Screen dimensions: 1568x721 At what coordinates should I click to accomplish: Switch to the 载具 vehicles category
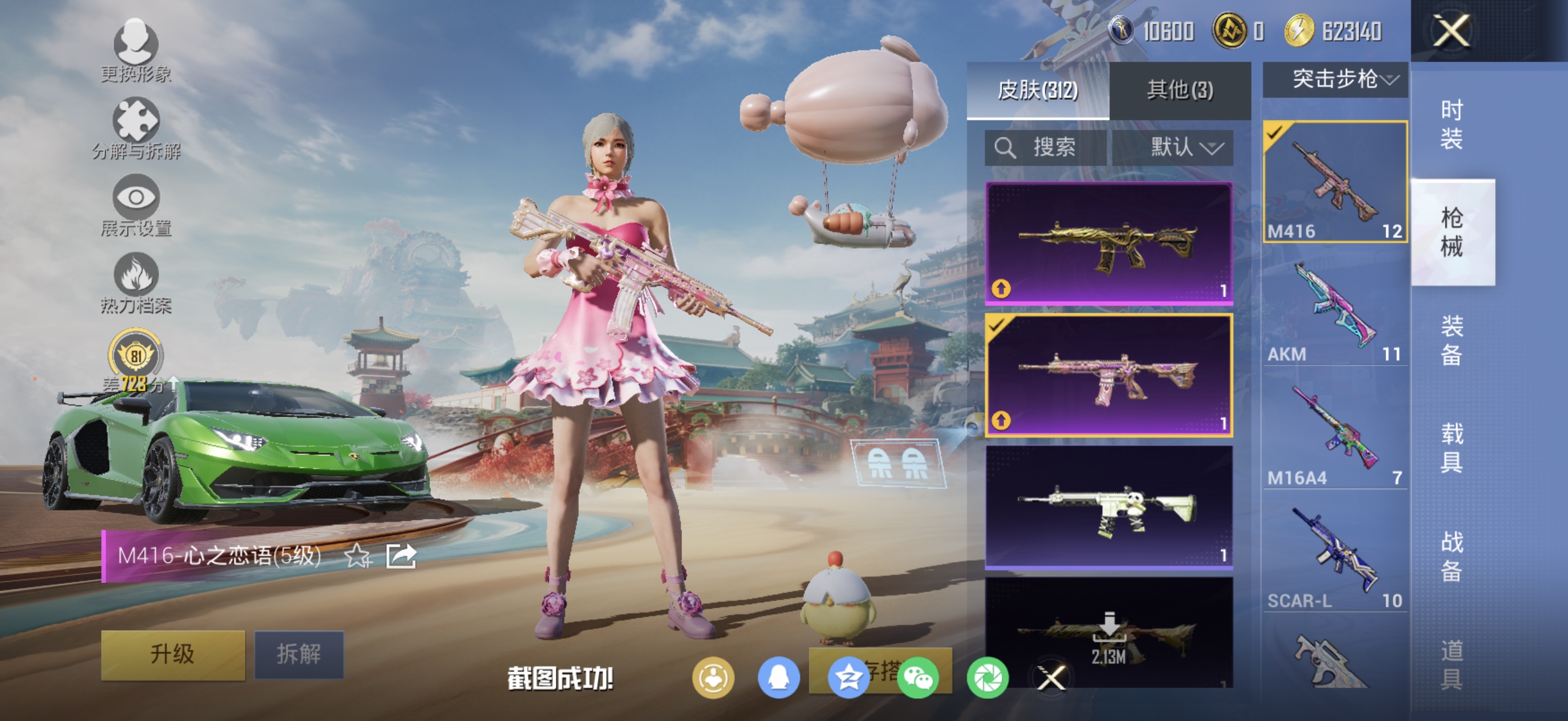1452,448
